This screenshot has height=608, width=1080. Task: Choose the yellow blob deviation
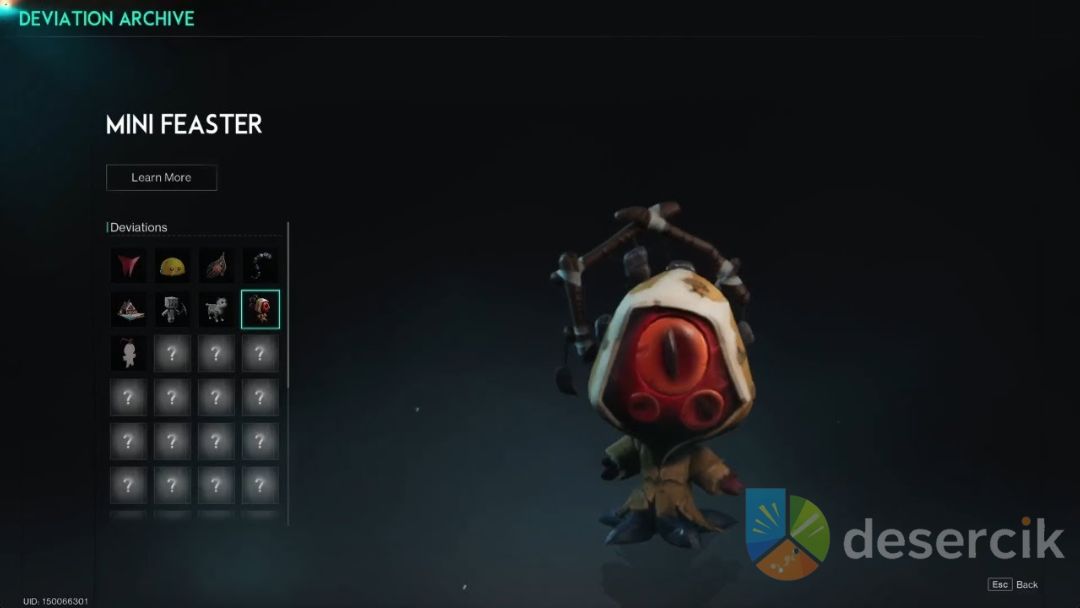click(172, 266)
